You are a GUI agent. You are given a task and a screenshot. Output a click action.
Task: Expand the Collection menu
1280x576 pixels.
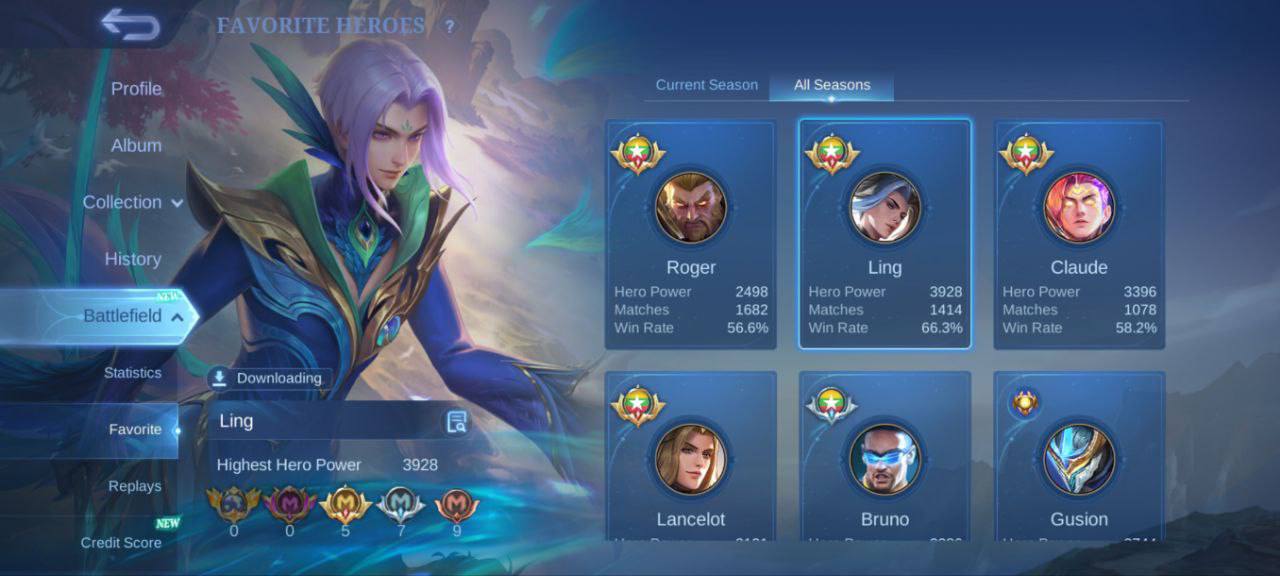pos(133,203)
